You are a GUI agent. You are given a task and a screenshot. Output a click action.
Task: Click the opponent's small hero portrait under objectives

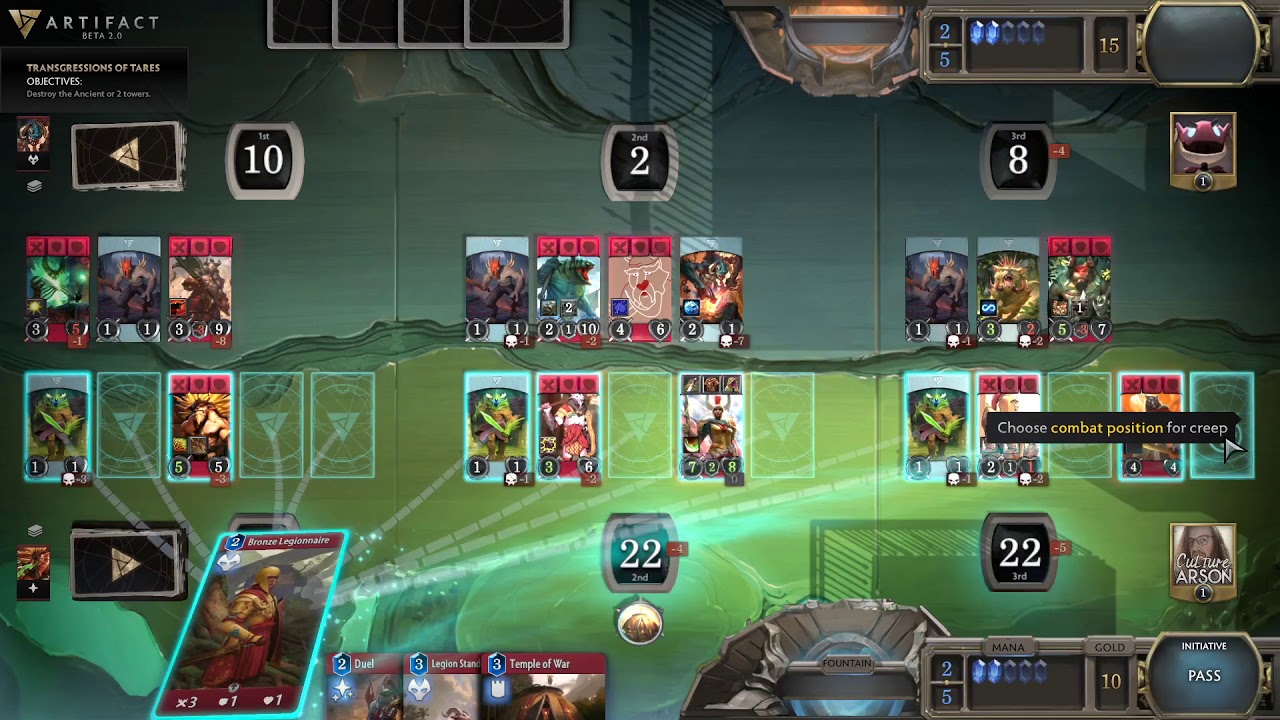click(33, 136)
